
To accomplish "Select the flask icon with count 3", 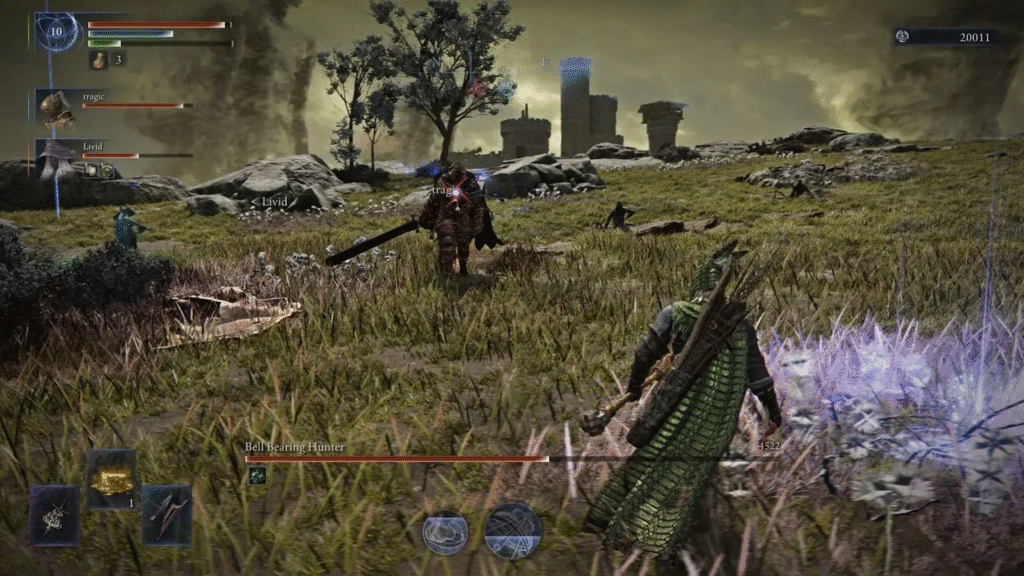I will (99, 61).
